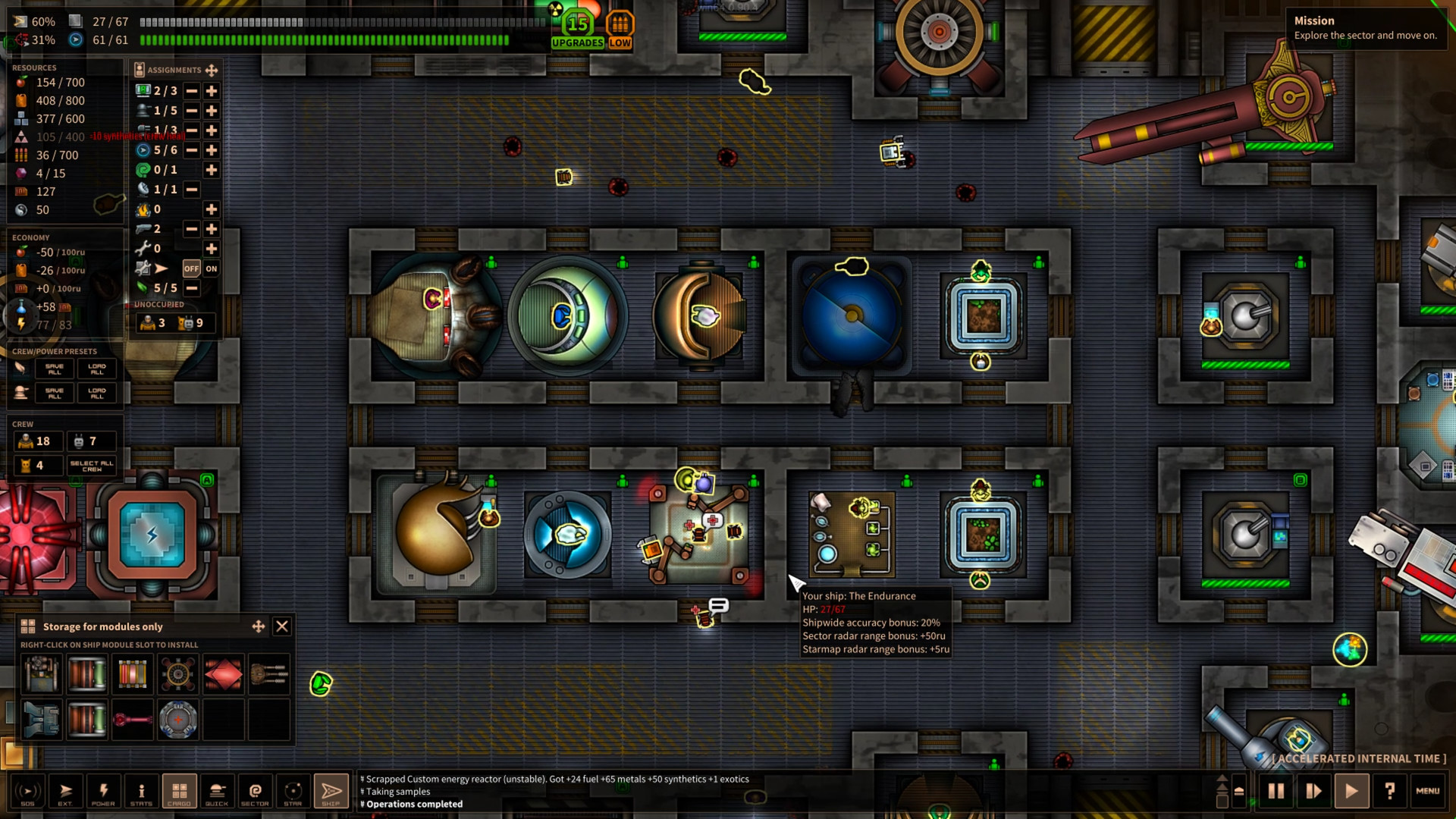Select the SHIP view icon
This screenshot has height=819, width=1456.
click(331, 791)
